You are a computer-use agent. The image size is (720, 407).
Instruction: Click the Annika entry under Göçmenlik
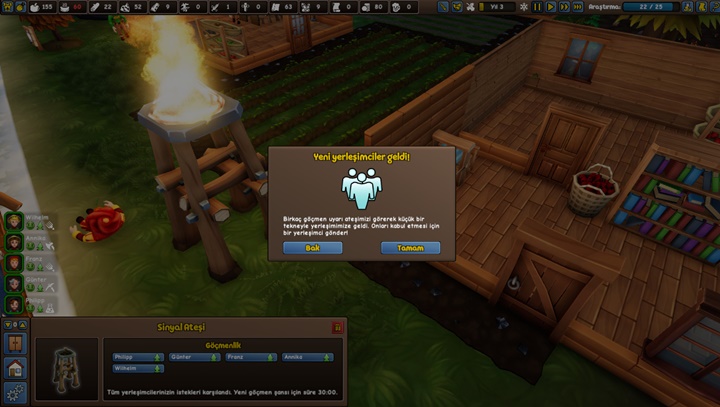click(x=308, y=357)
